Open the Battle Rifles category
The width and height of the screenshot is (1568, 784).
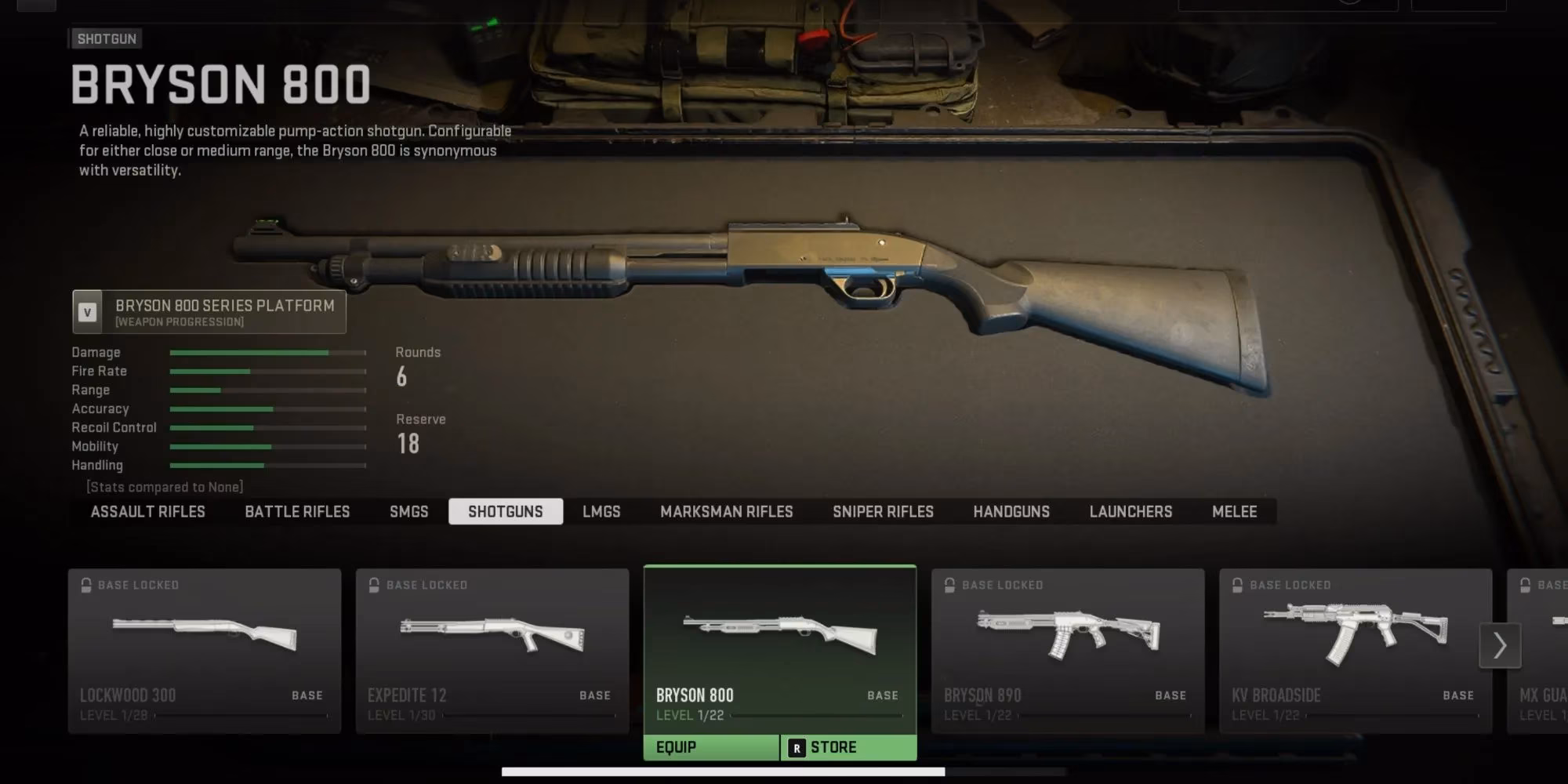[297, 512]
